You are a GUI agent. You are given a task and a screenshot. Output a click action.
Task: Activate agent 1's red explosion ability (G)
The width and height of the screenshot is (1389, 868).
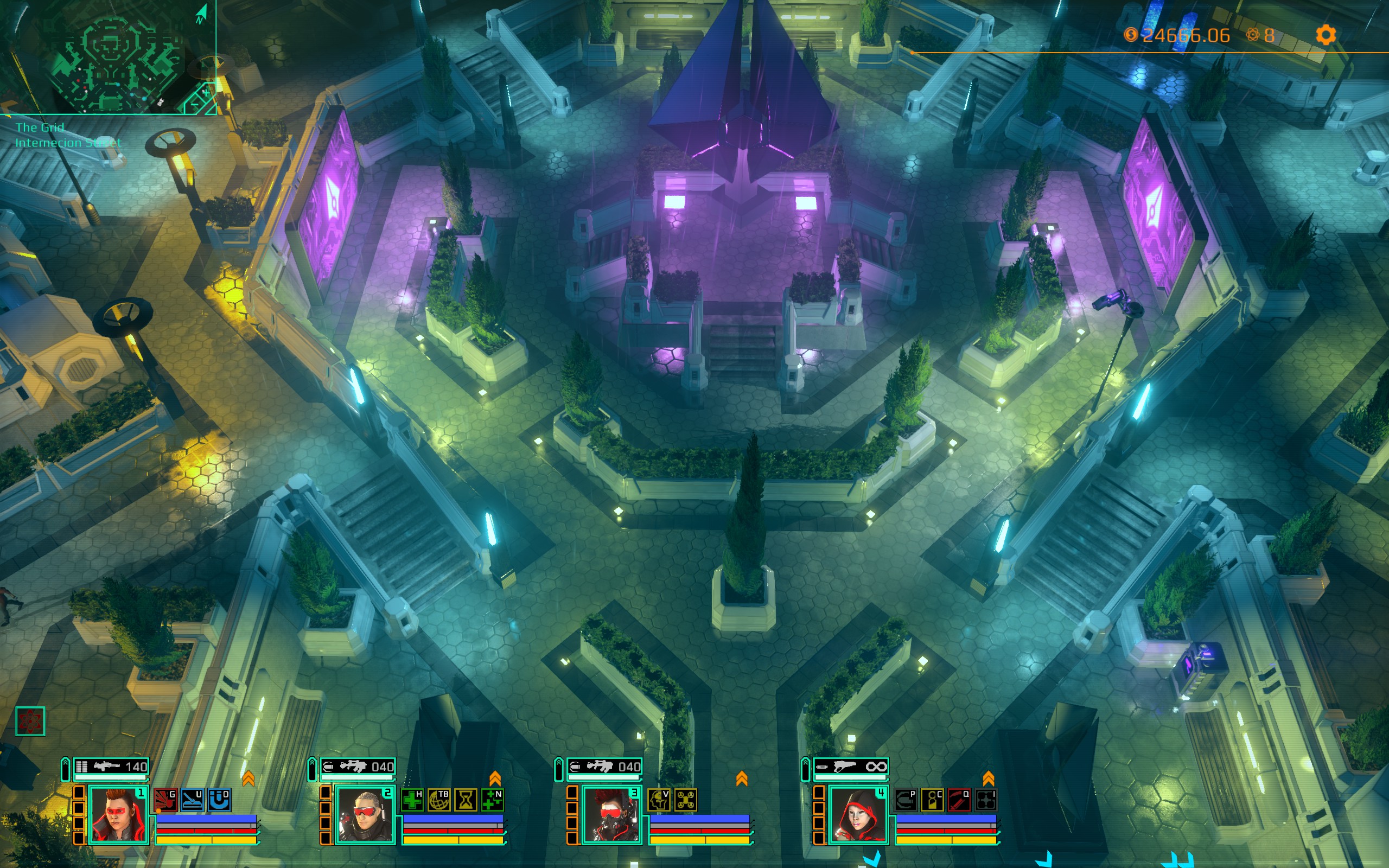[165, 800]
